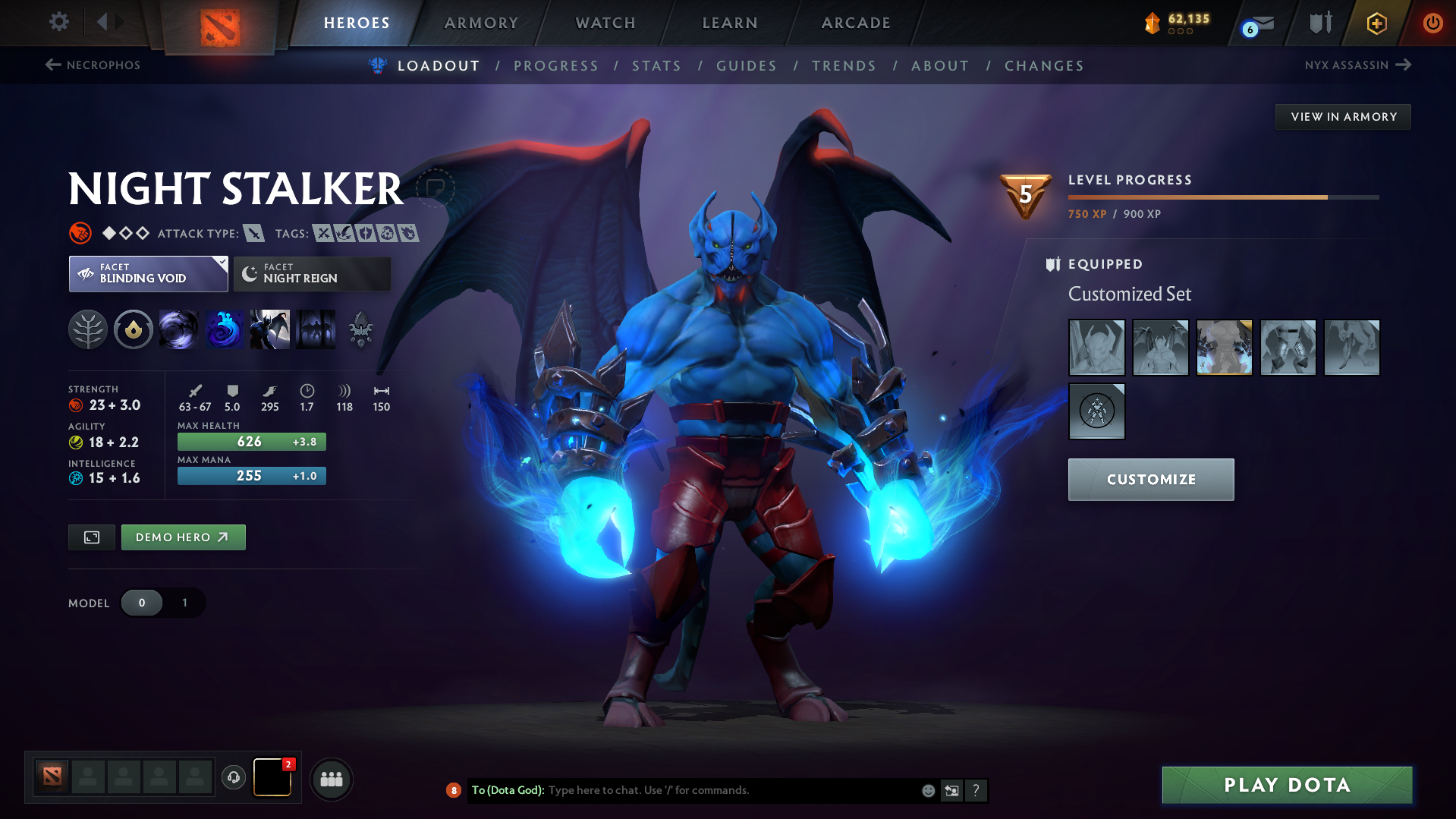1456x819 pixels.
Task: Switch to the ARMORY tab
Action: (x=481, y=23)
